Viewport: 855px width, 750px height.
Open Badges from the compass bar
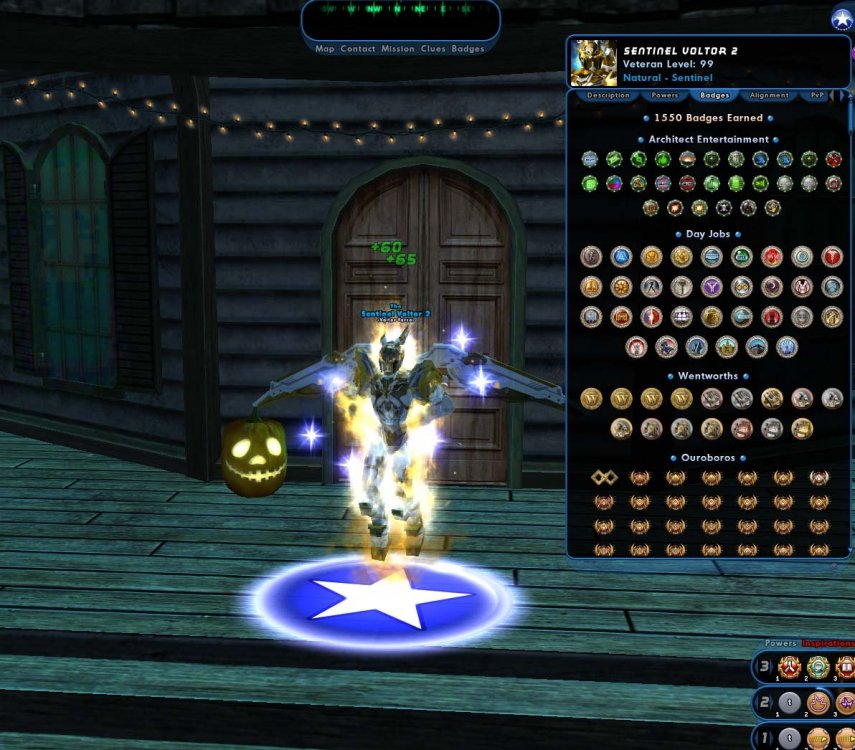468,48
